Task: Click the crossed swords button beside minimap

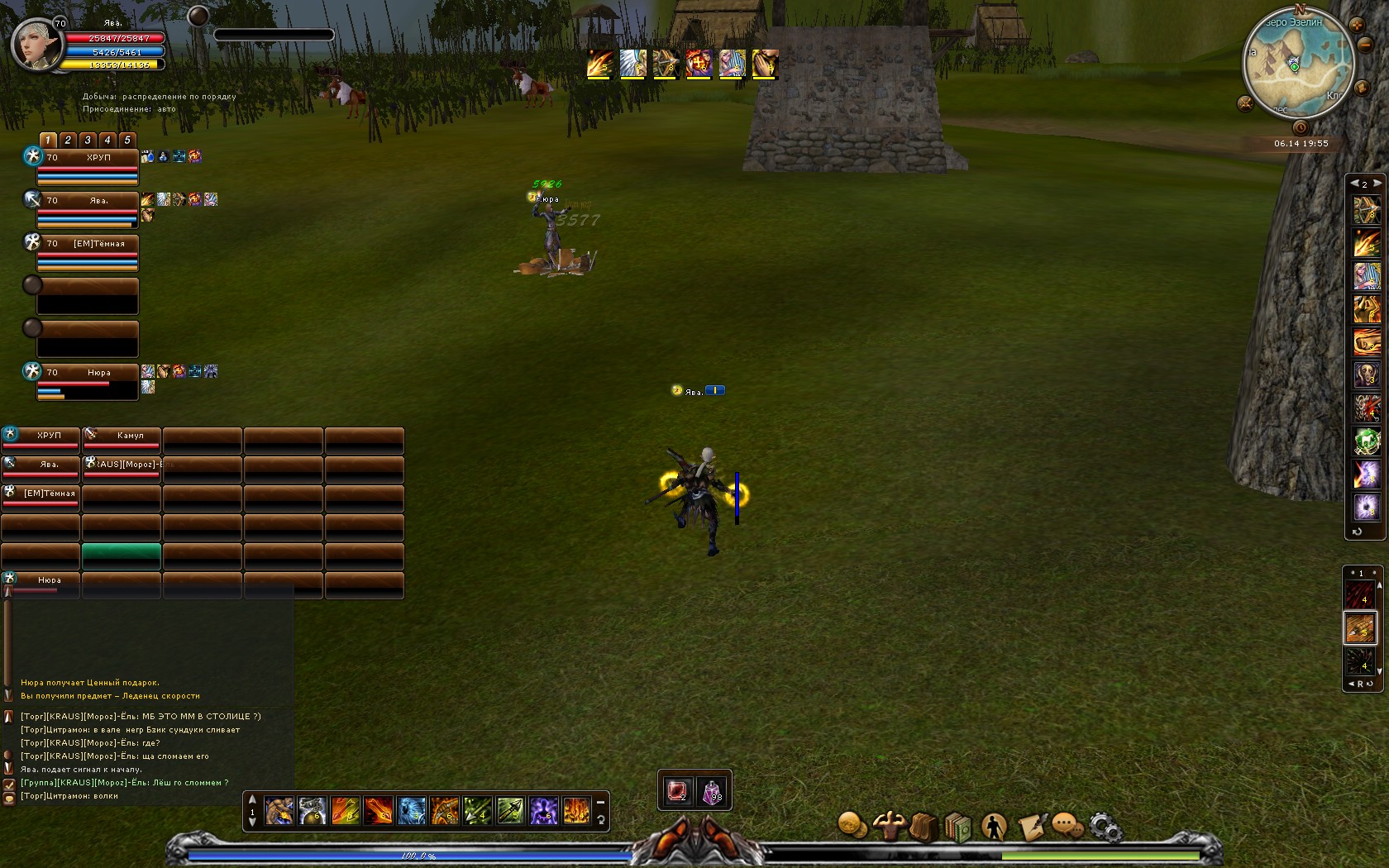Action: 1245,103
